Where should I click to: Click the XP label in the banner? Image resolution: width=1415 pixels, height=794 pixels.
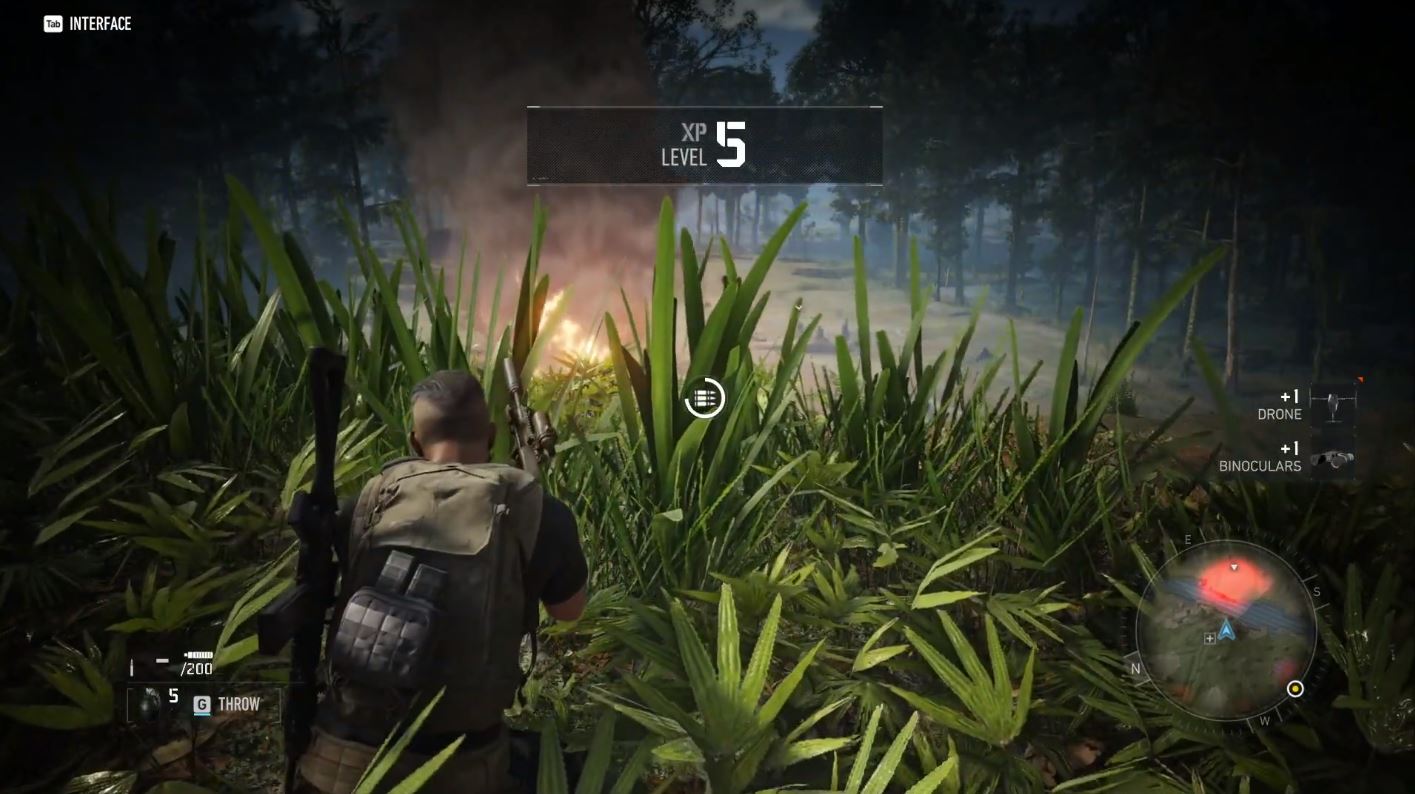coord(695,132)
